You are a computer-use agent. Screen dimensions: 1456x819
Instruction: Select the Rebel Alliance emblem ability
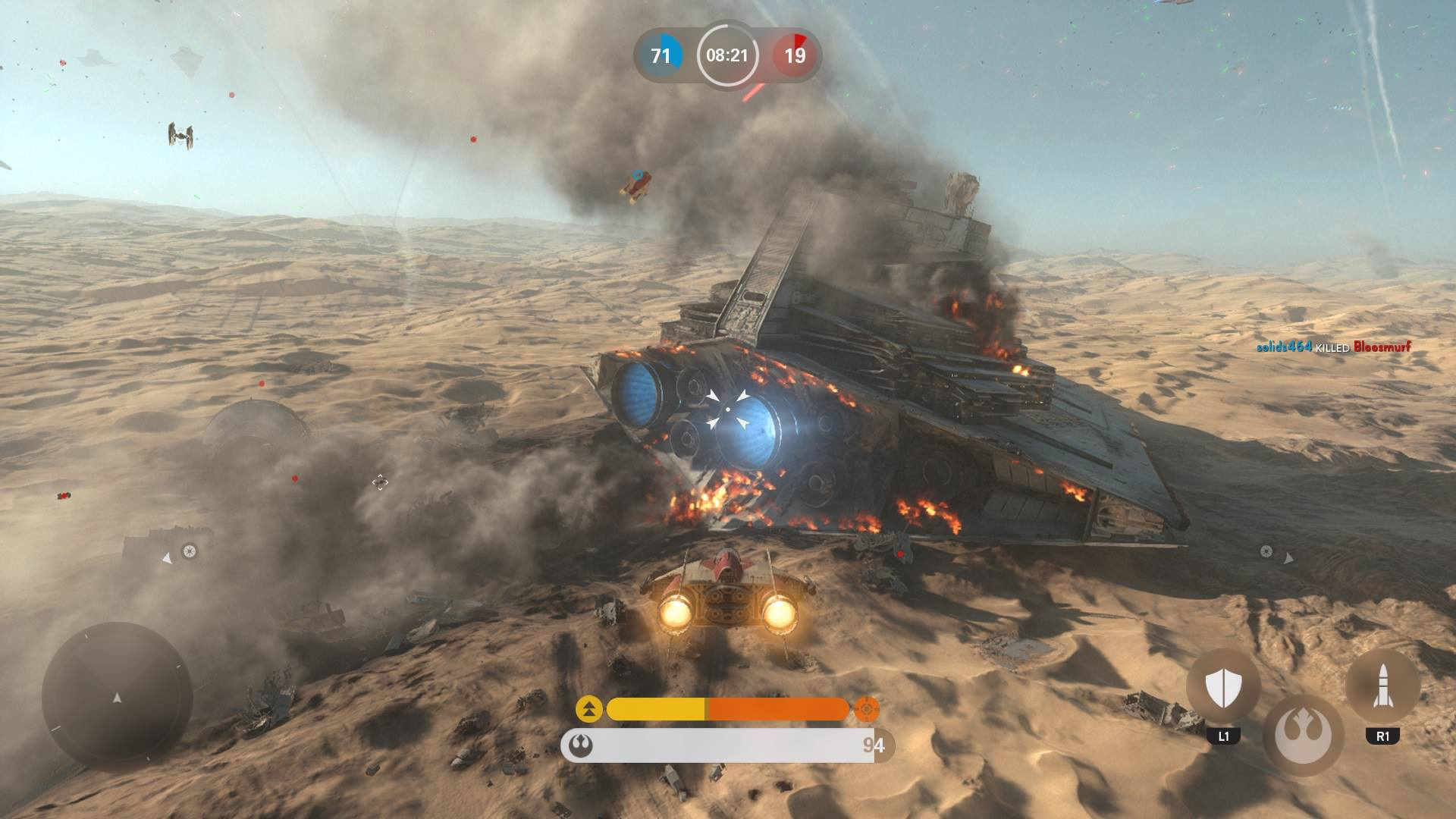(1302, 735)
